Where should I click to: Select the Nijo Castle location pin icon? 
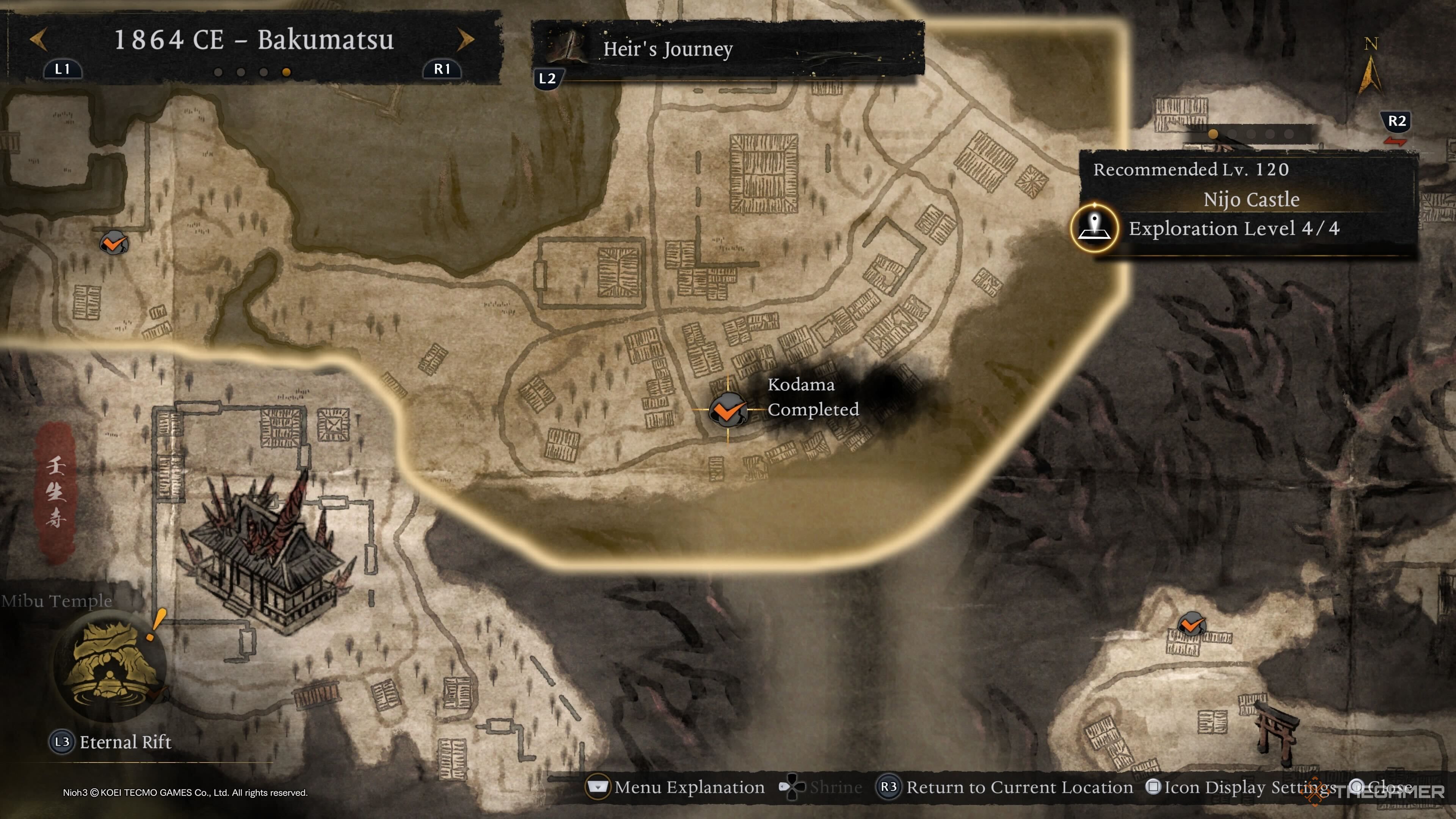click(x=1094, y=228)
